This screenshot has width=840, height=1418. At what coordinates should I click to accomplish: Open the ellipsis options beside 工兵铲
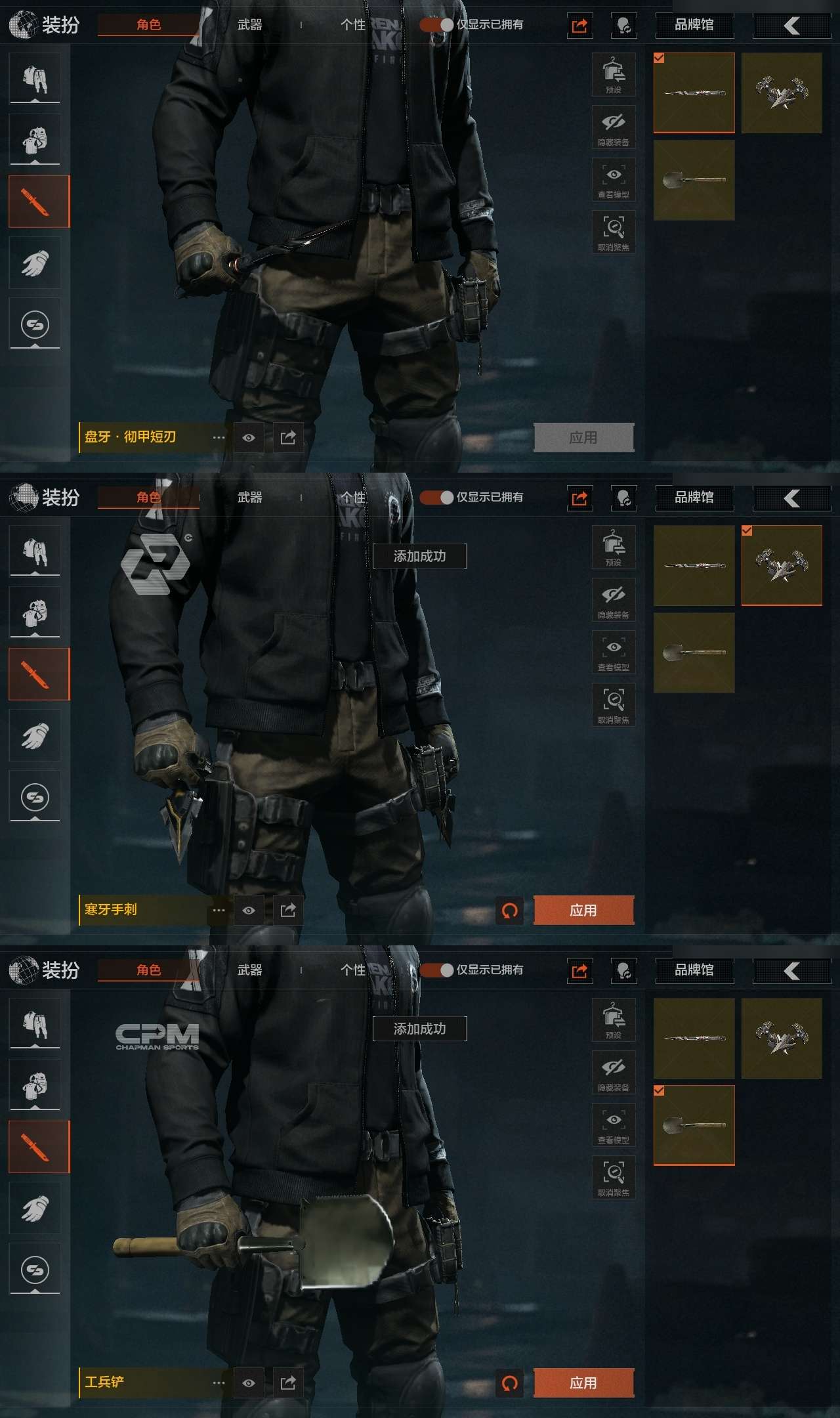219,1383
